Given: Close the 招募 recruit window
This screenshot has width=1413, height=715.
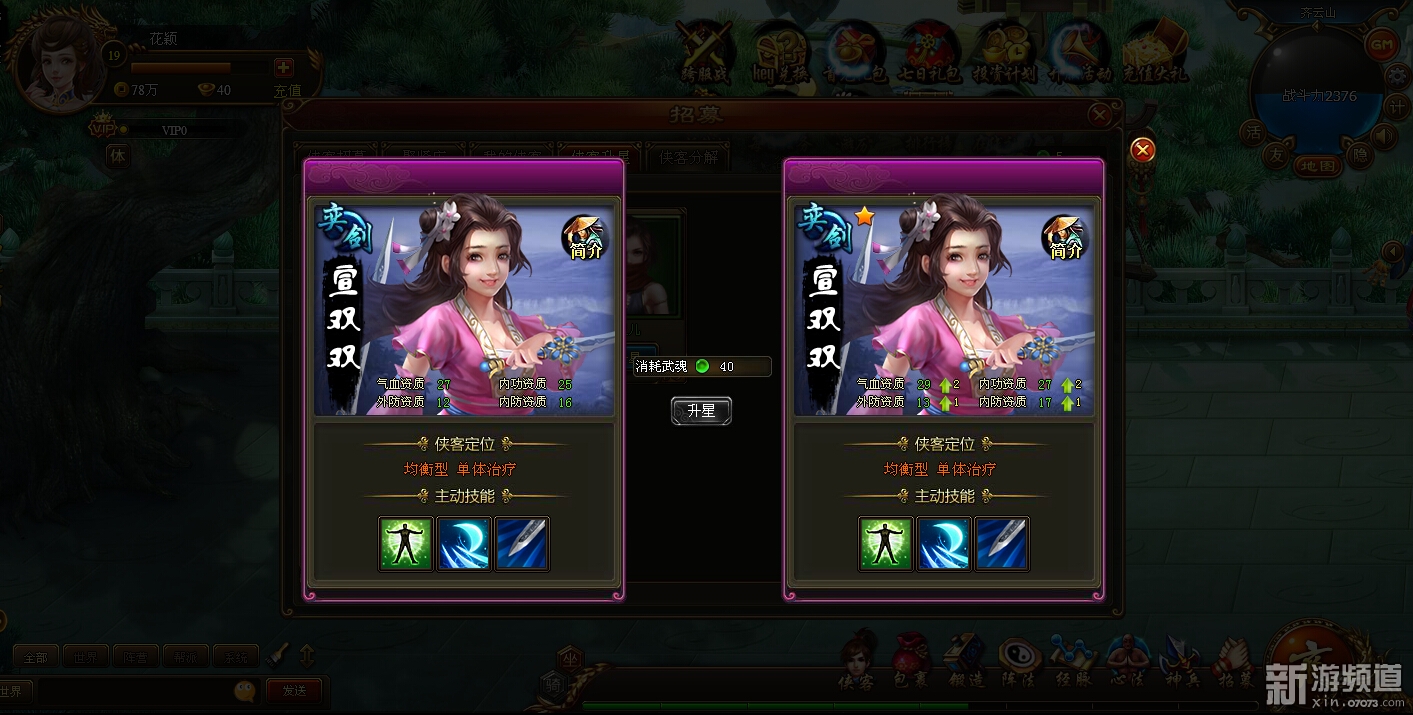Looking at the screenshot, I should [1100, 115].
